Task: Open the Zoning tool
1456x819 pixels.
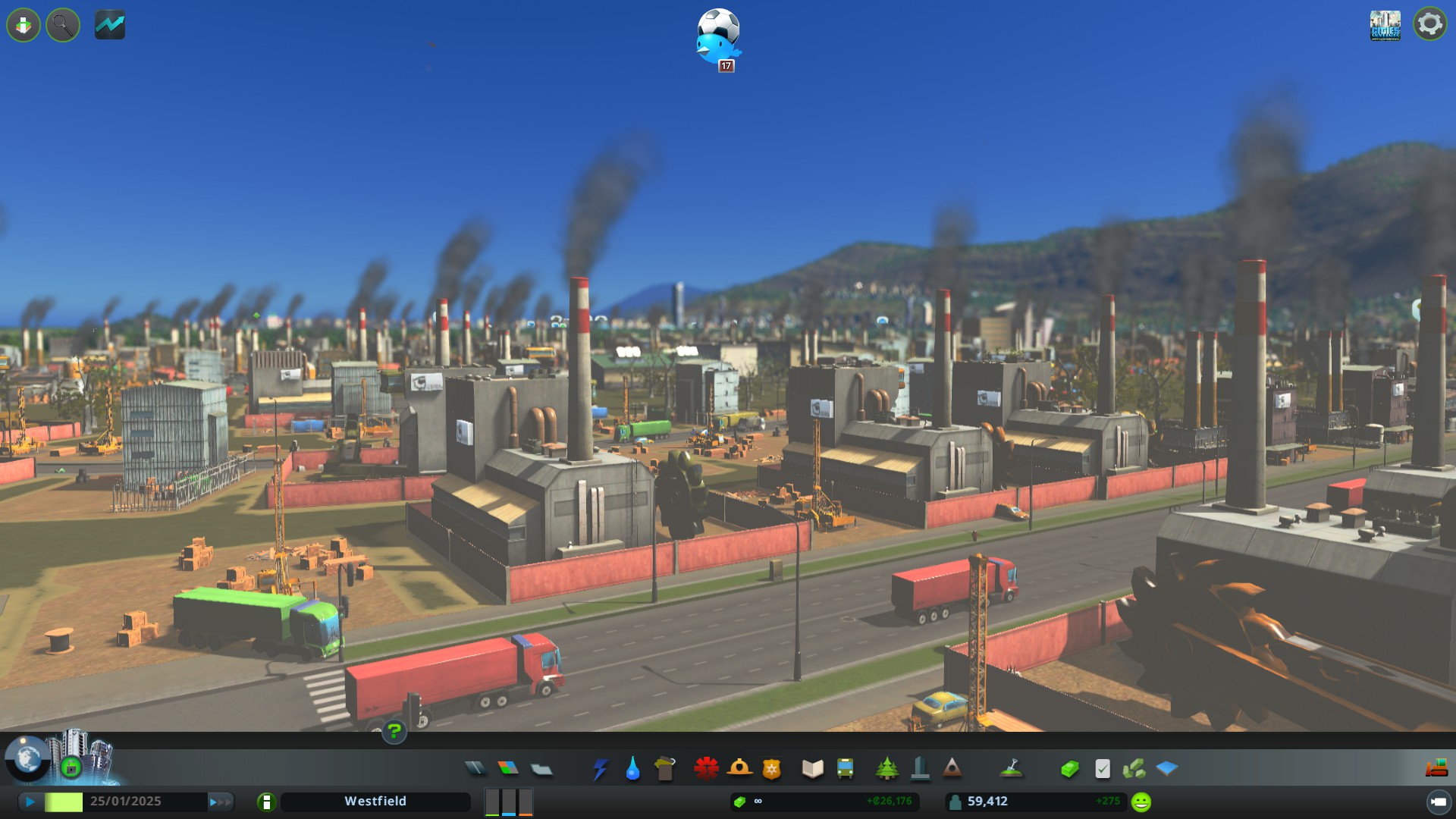Action: coord(508,769)
